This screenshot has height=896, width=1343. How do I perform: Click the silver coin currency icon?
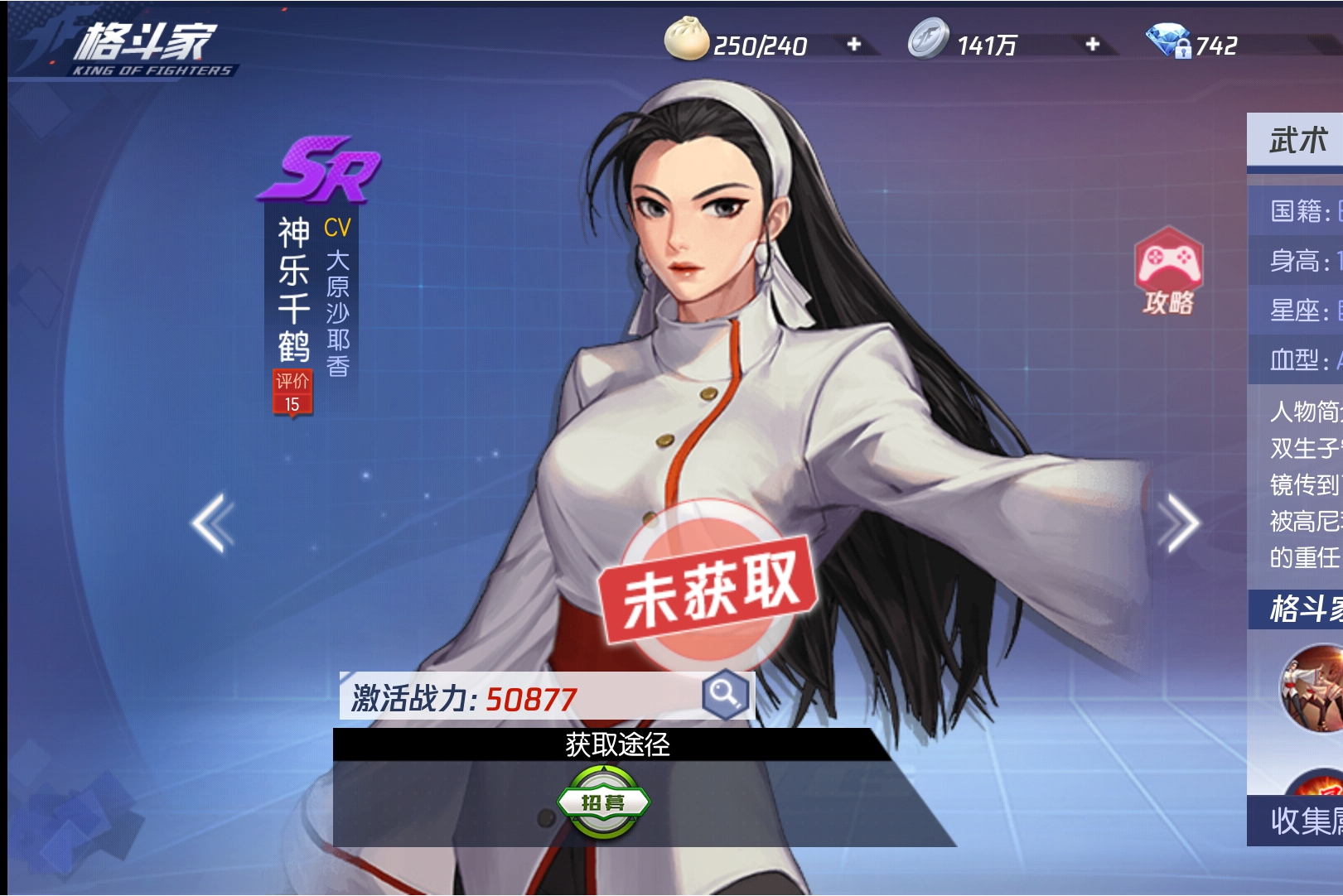(928, 38)
